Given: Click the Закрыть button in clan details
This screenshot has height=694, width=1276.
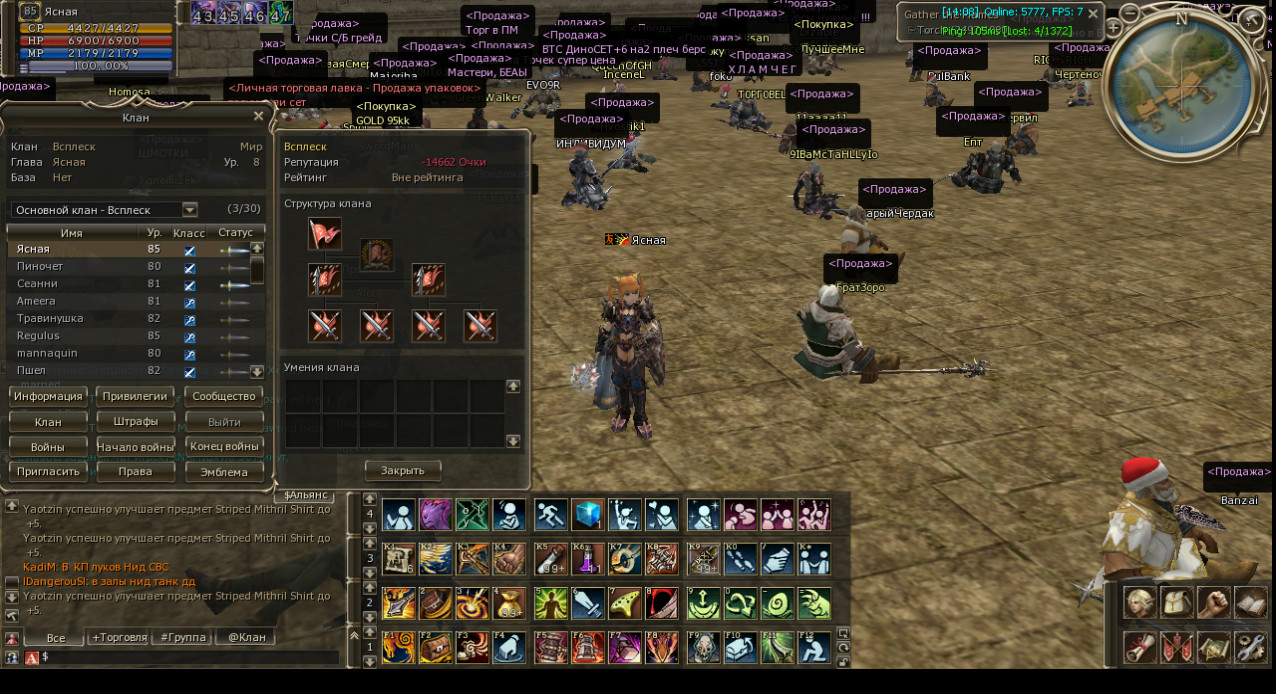Looking at the screenshot, I should coord(402,470).
